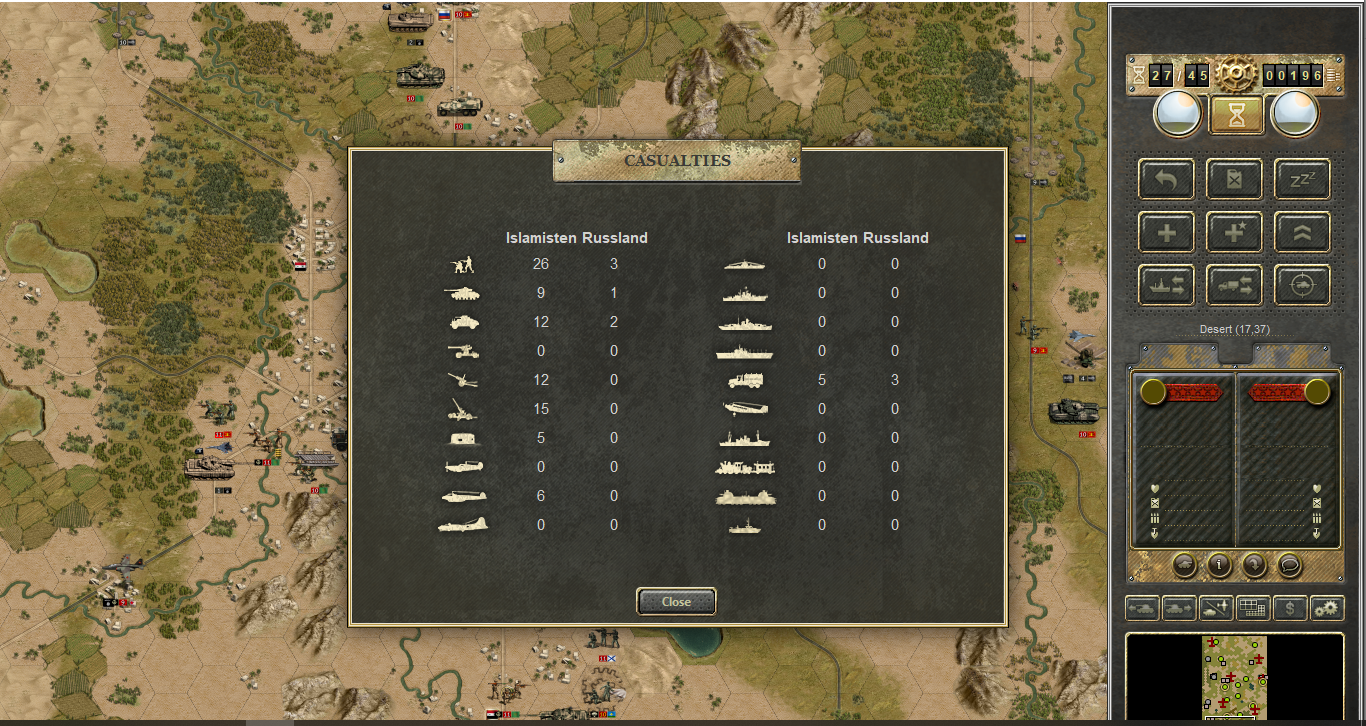Screen dimensions: 1366x726
Task: Toggle truck transport mount button
Action: point(1234,286)
